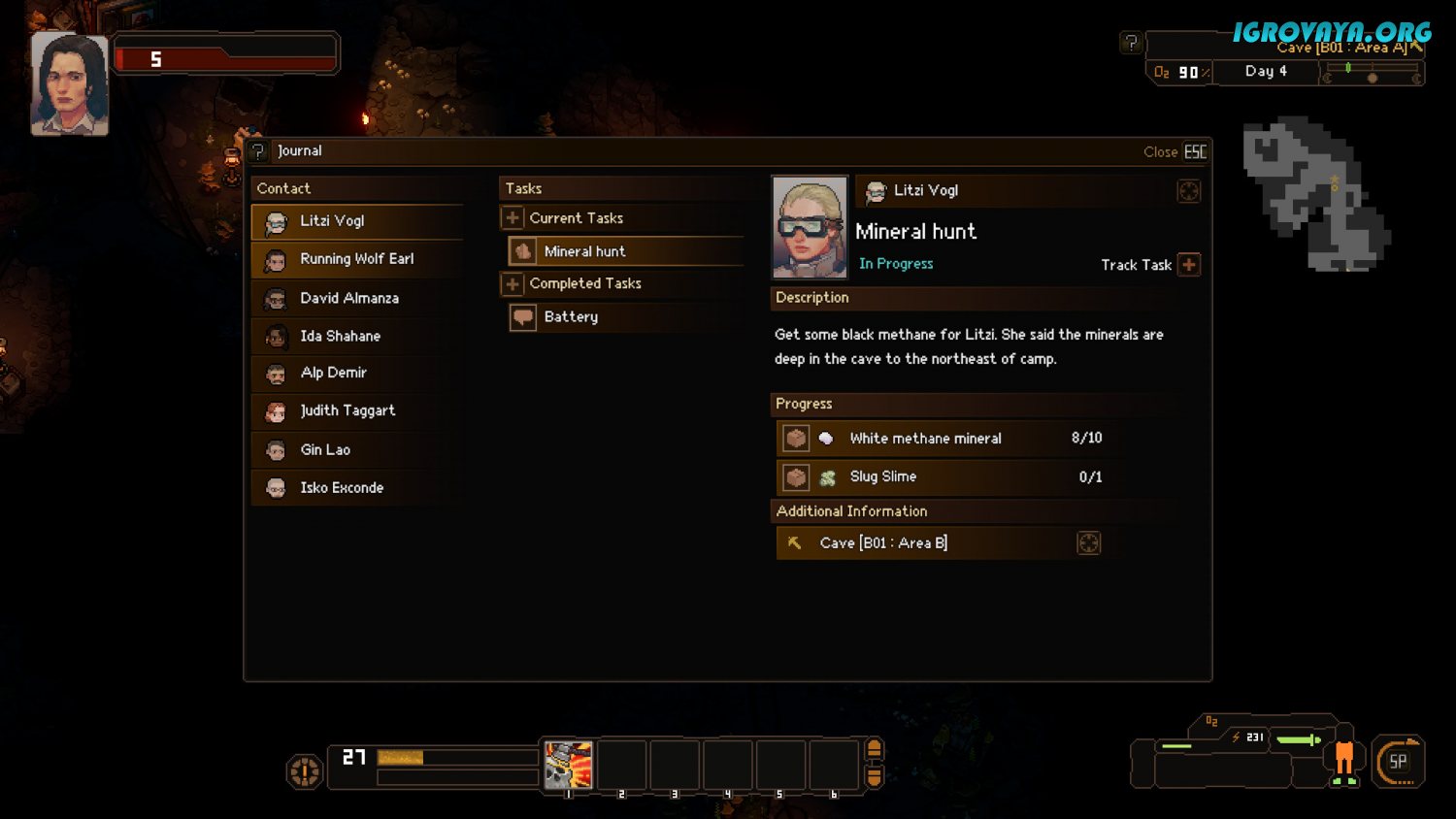Select contact Running Wolf Earl

click(x=356, y=259)
